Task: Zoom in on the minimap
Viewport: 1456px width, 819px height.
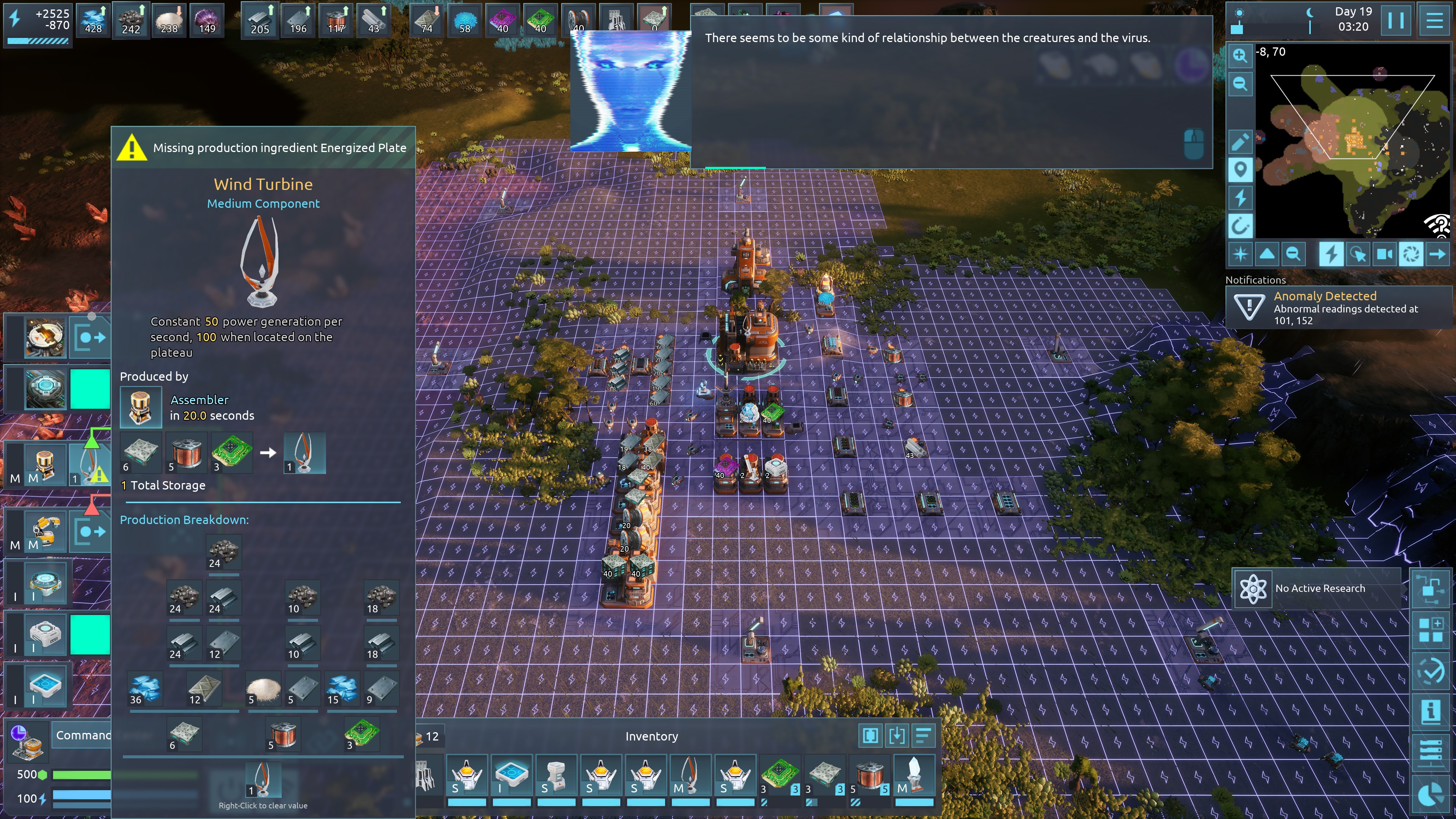Action: coord(1239,55)
